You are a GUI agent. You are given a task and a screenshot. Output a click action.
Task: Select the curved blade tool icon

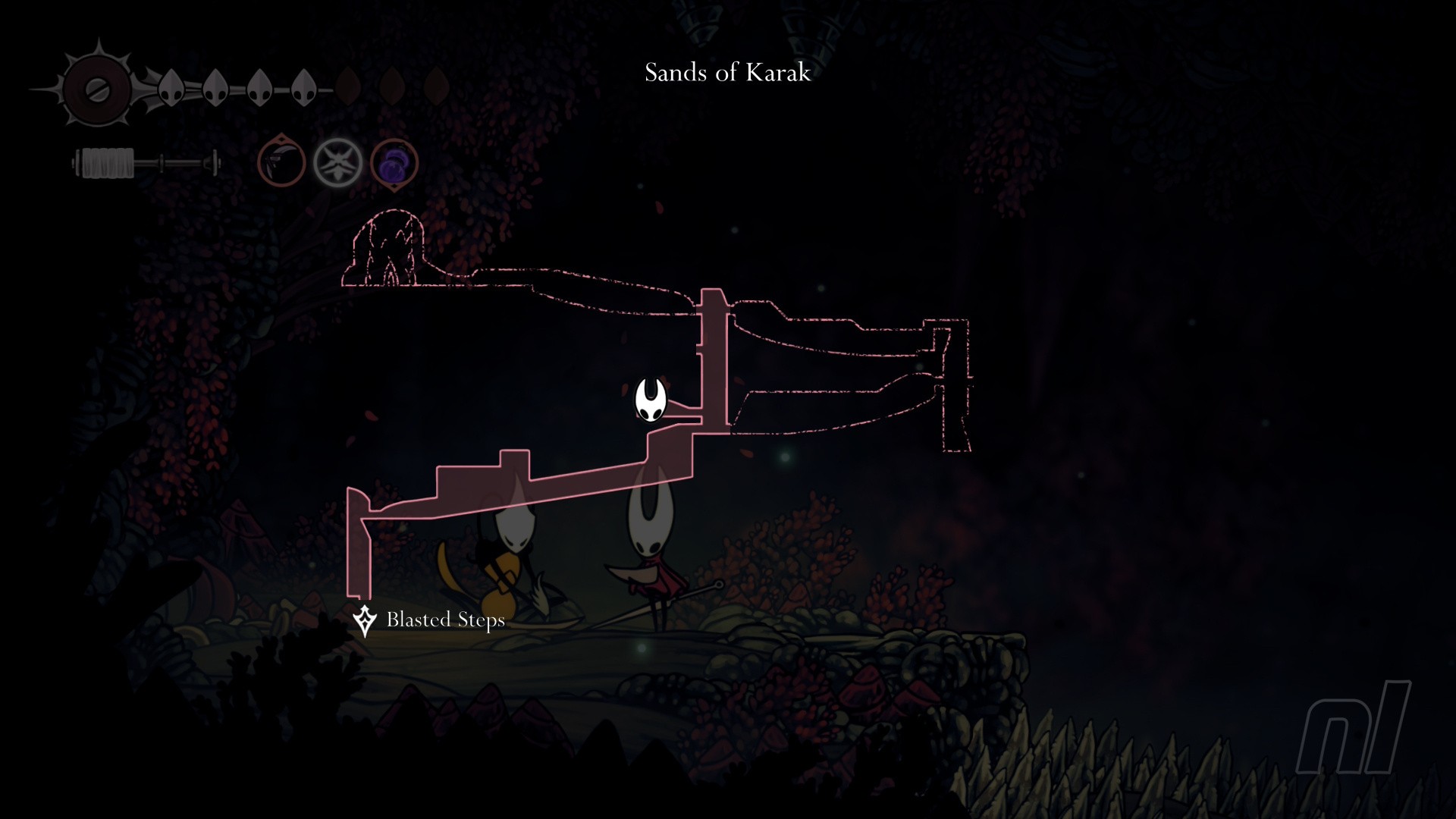coord(281,163)
